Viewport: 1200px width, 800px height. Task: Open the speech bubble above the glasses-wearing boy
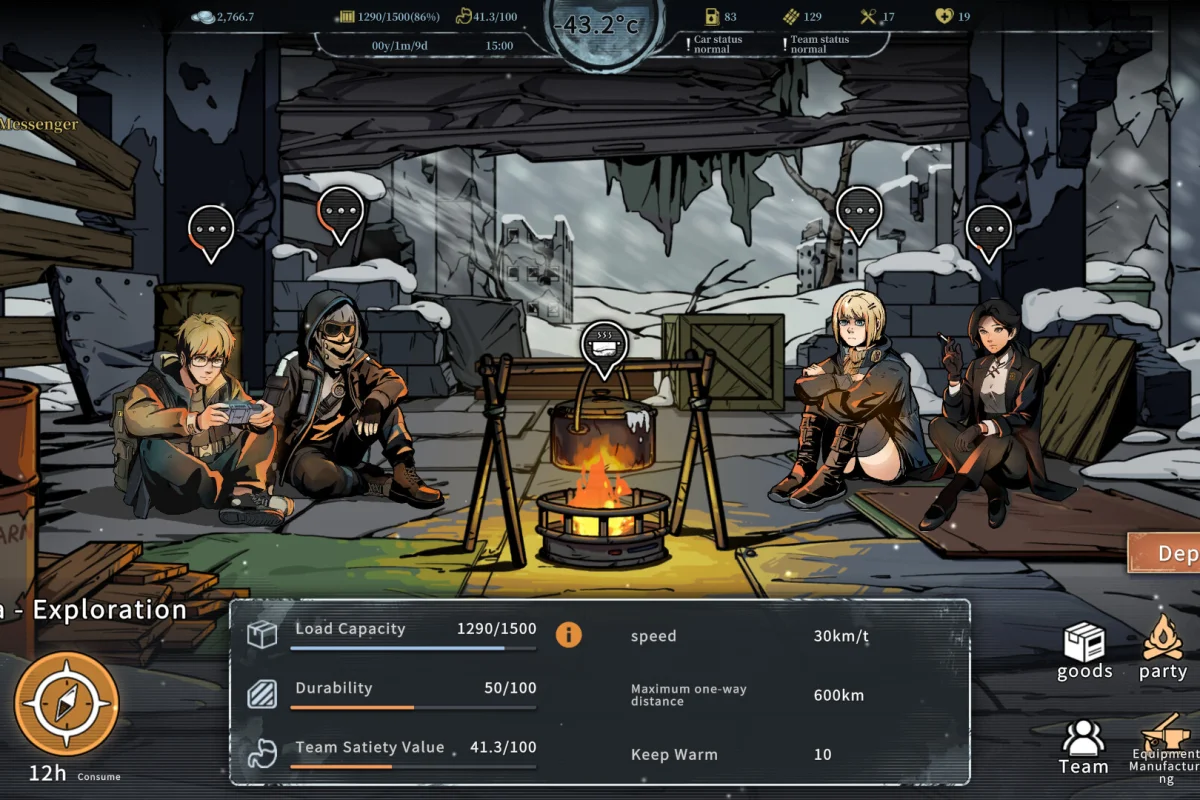pos(211,230)
